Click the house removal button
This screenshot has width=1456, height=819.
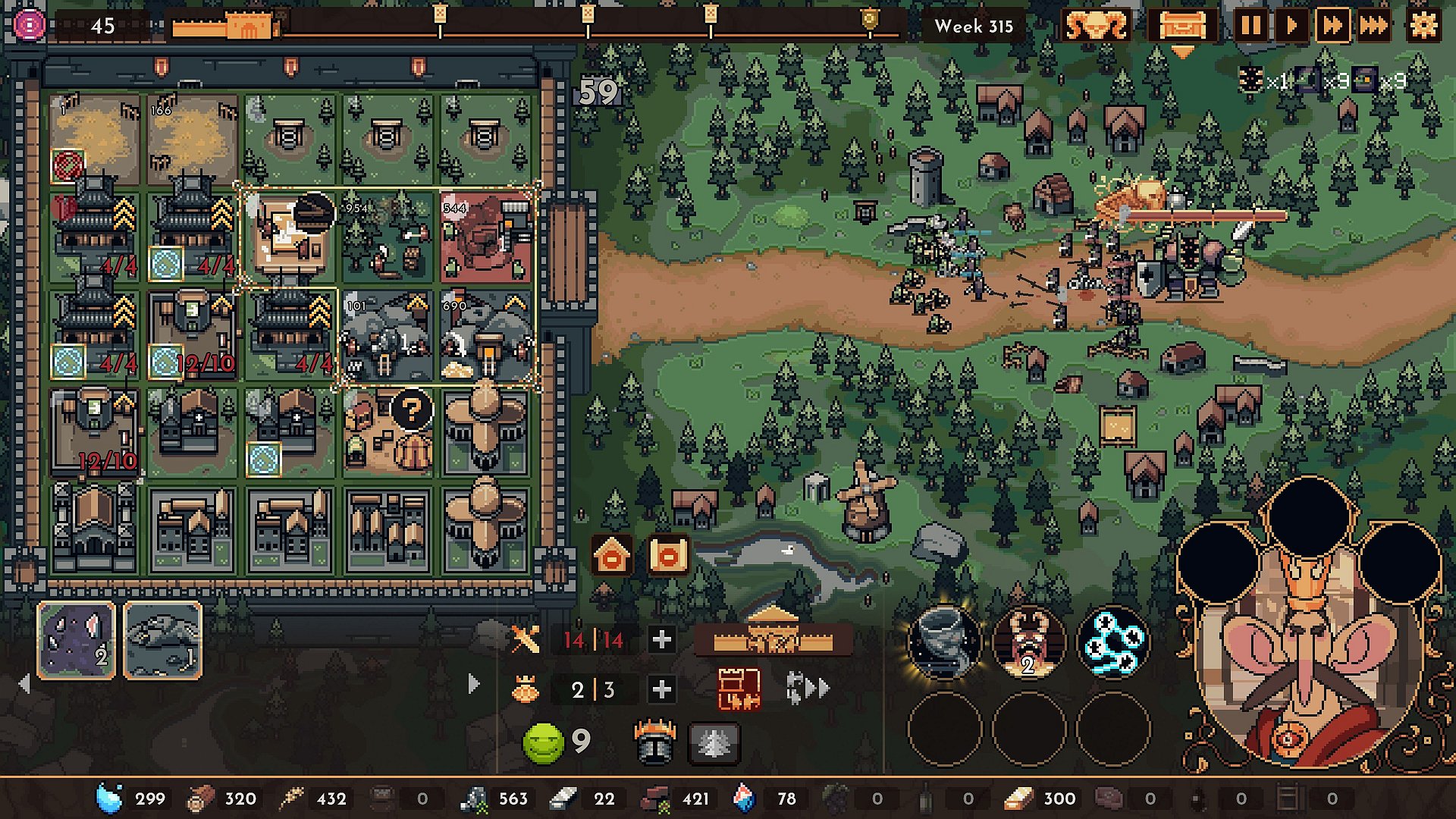click(612, 557)
